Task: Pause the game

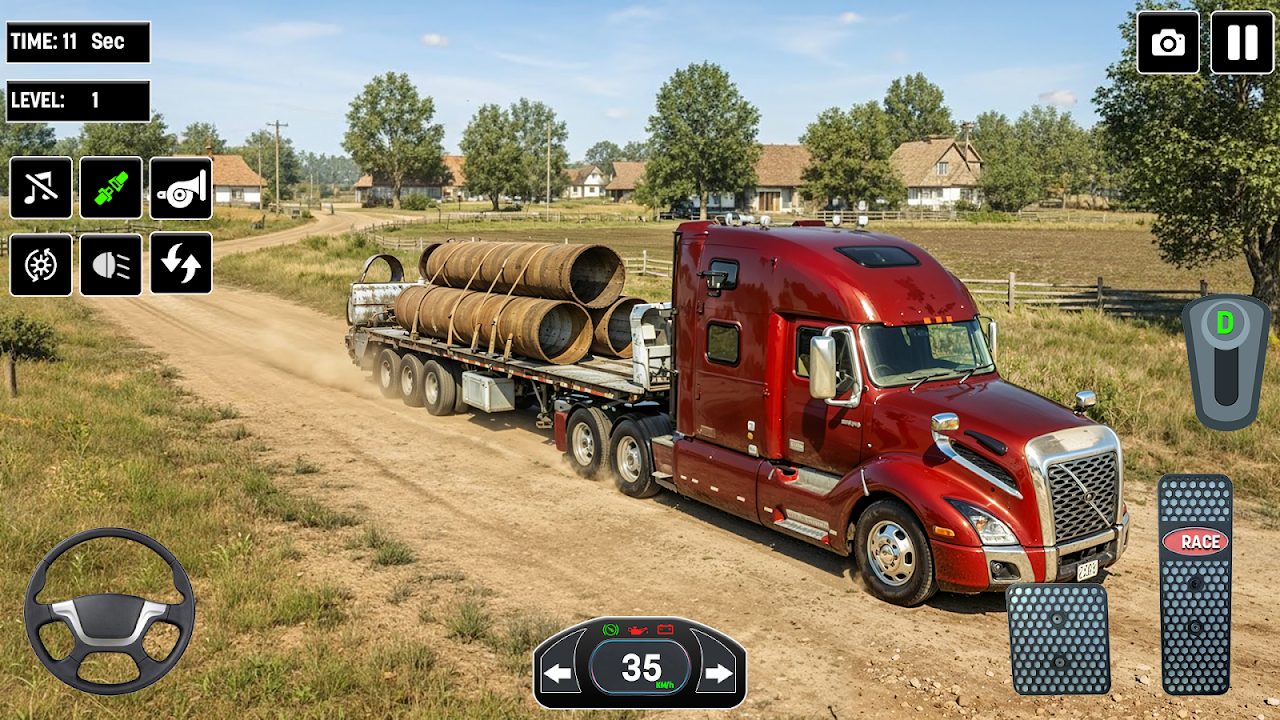Action: point(1242,42)
